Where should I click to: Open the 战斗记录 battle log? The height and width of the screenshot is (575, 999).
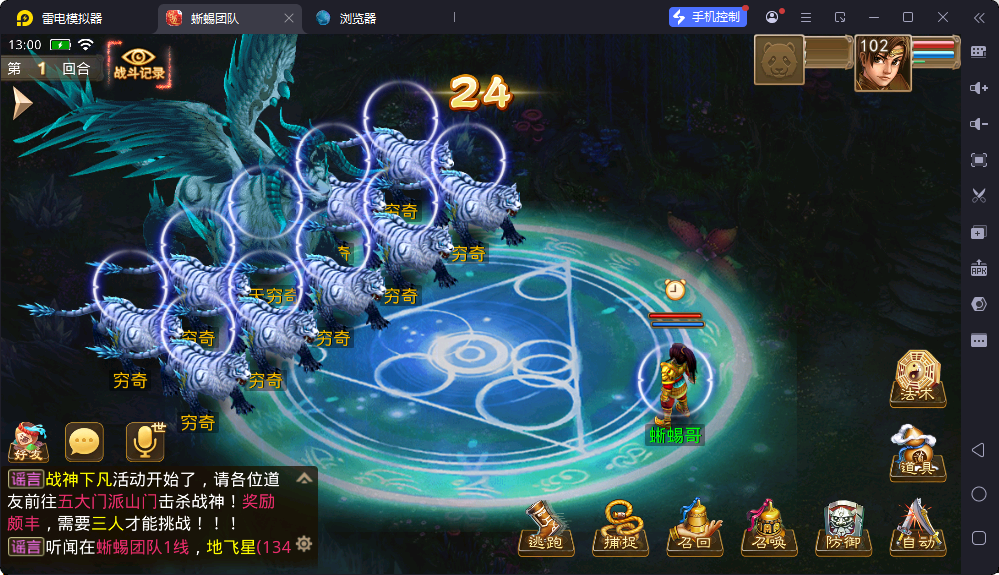[139, 62]
